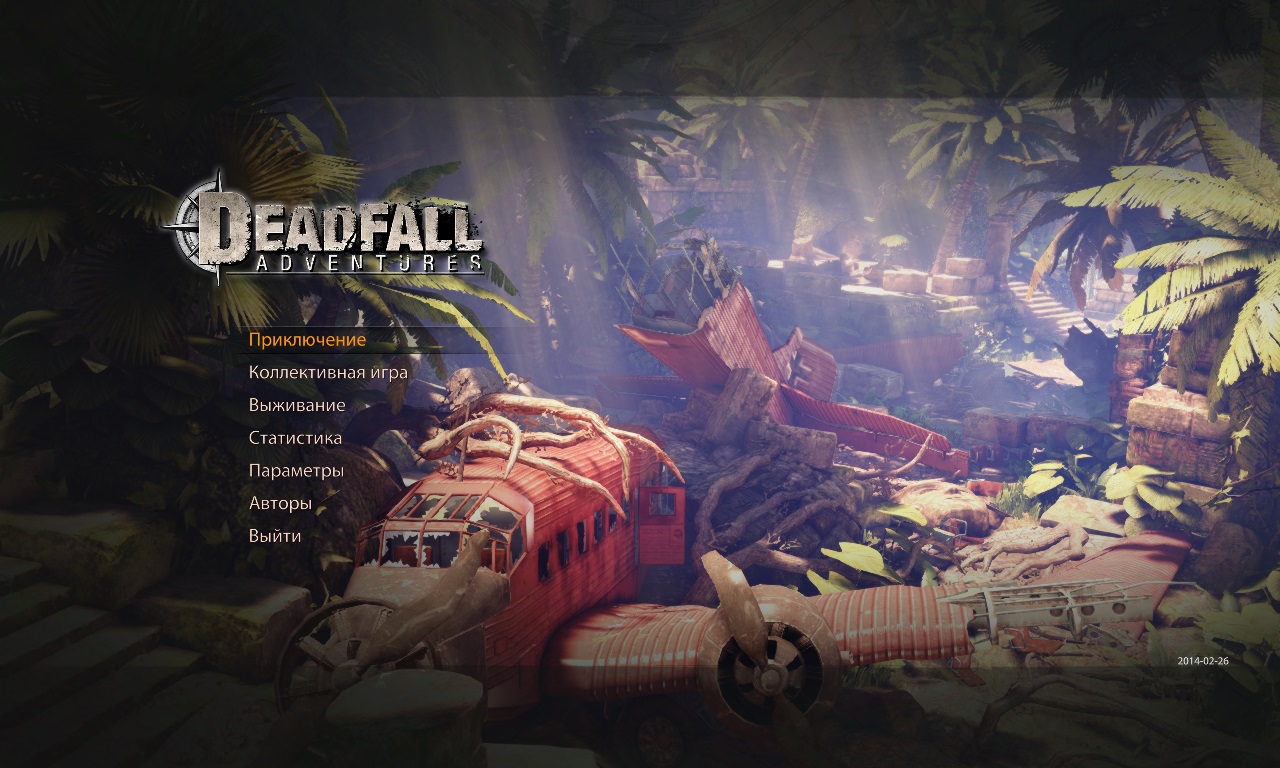This screenshot has width=1280, height=768.
Task: Open Коллективная игра multiplayer mode
Action: tap(328, 373)
